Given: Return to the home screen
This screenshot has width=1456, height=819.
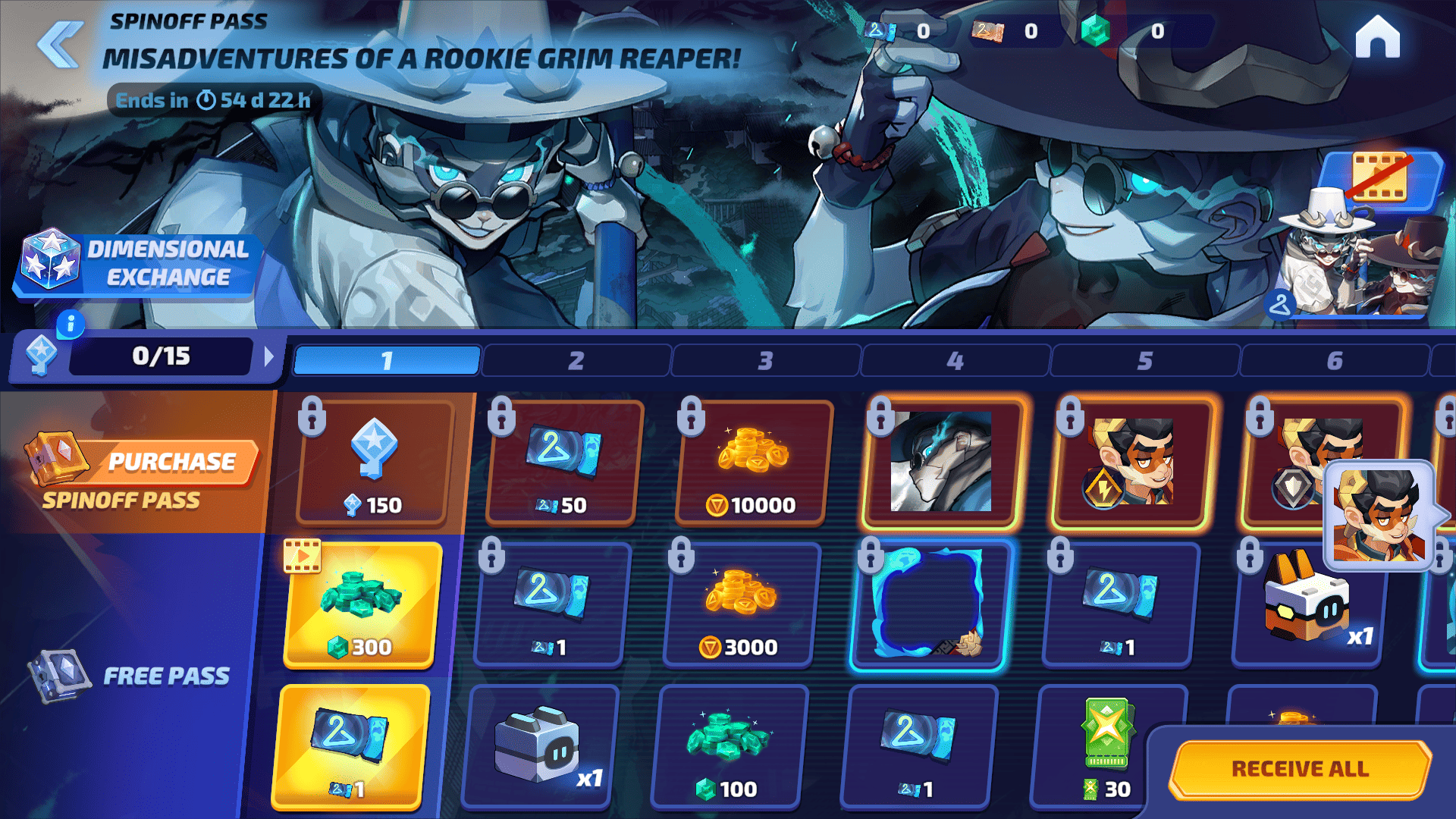Looking at the screenshot, I should (x=1377, y=38).
